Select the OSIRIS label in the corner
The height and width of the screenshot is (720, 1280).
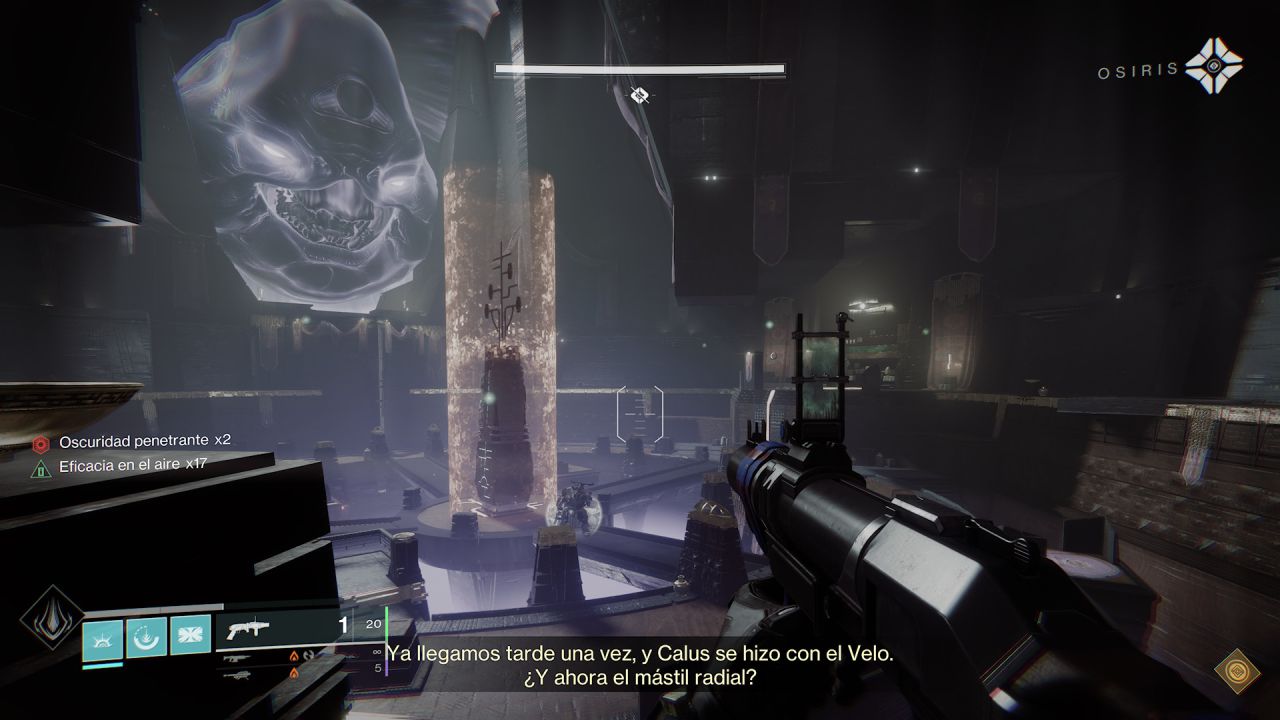click(x=1136, y=69)
